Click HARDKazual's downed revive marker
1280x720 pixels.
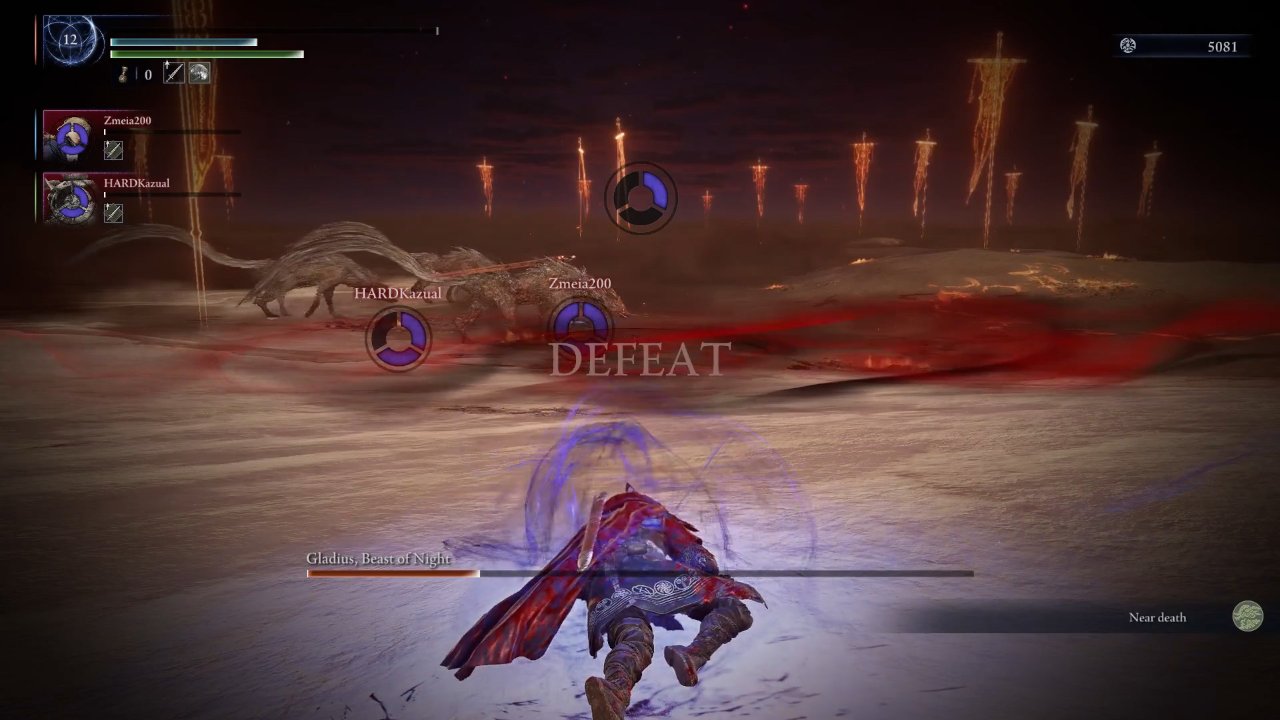[399, 338]
